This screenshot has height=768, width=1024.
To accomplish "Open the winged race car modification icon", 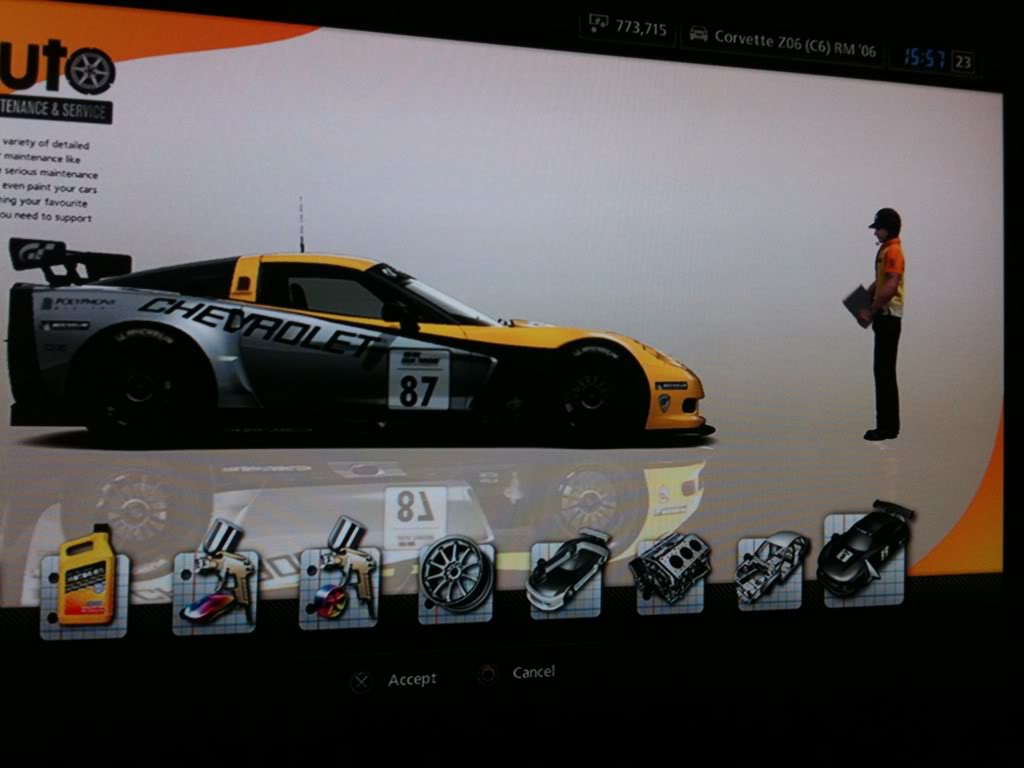I will [863, 556].
